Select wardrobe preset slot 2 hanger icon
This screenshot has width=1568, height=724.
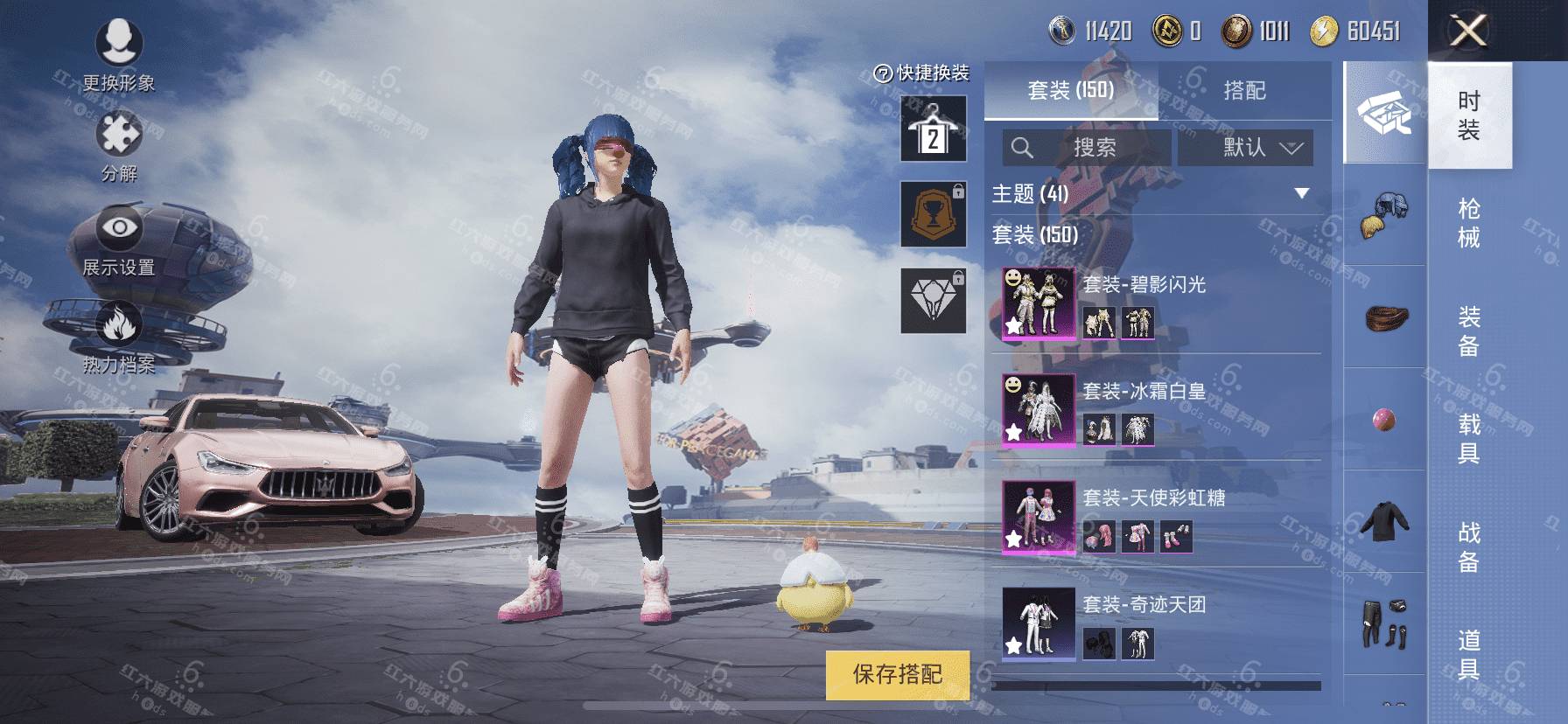934,130
